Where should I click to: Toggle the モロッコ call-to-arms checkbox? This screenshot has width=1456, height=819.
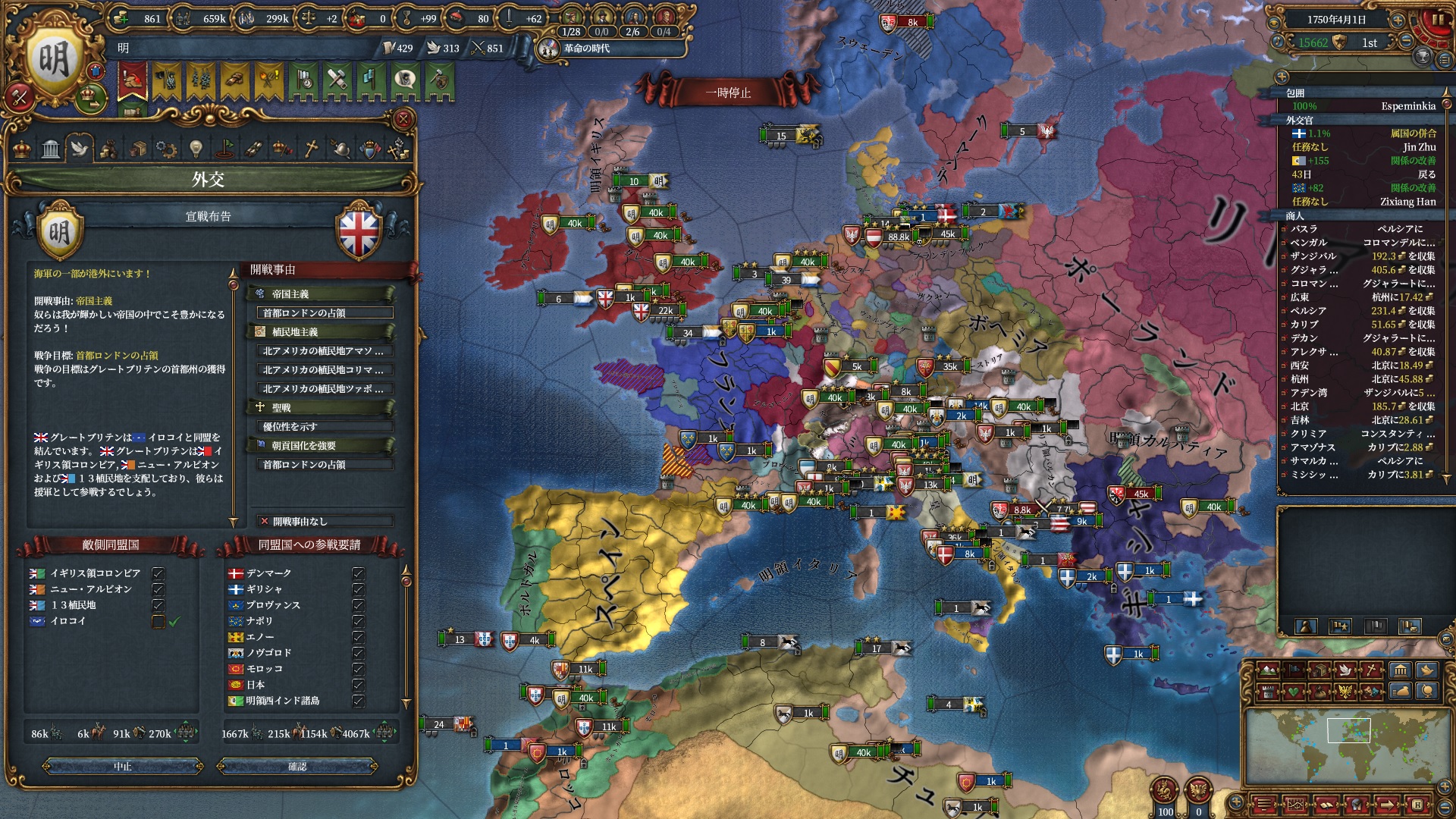click(x=359, y=669)
